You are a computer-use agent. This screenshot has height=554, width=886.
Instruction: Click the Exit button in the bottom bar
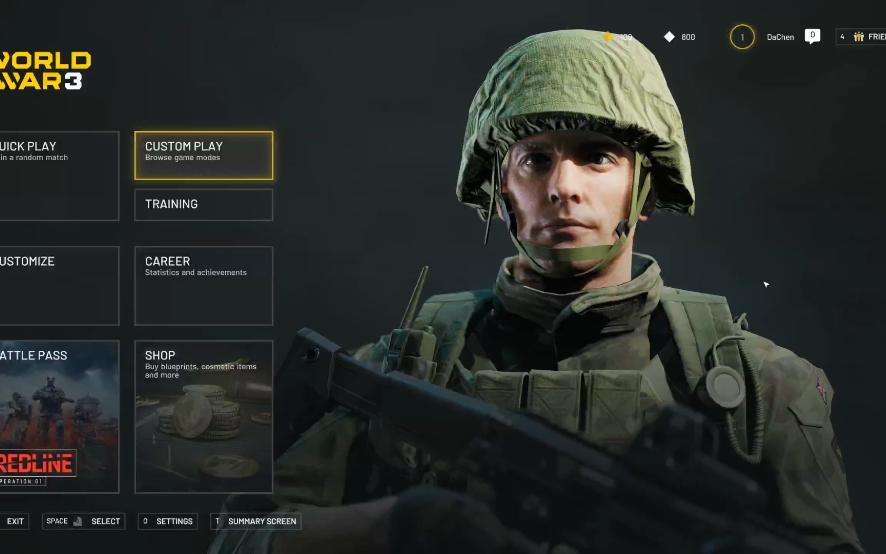[15, 521]
